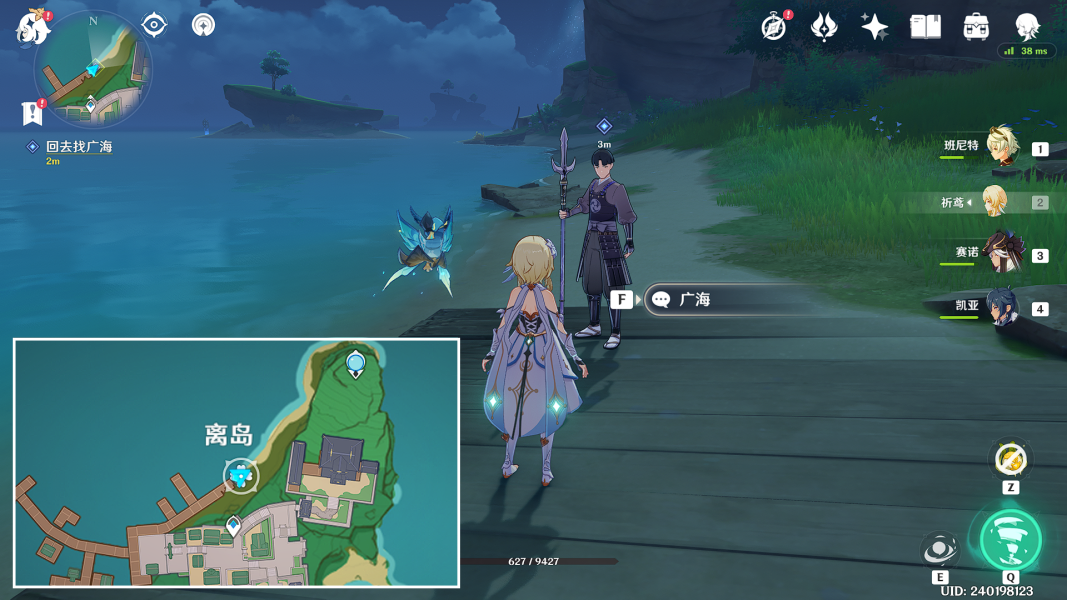Screen dimensions: 1067x600
Task: Switch to party member 班尼特
Action: (1000, 148)
